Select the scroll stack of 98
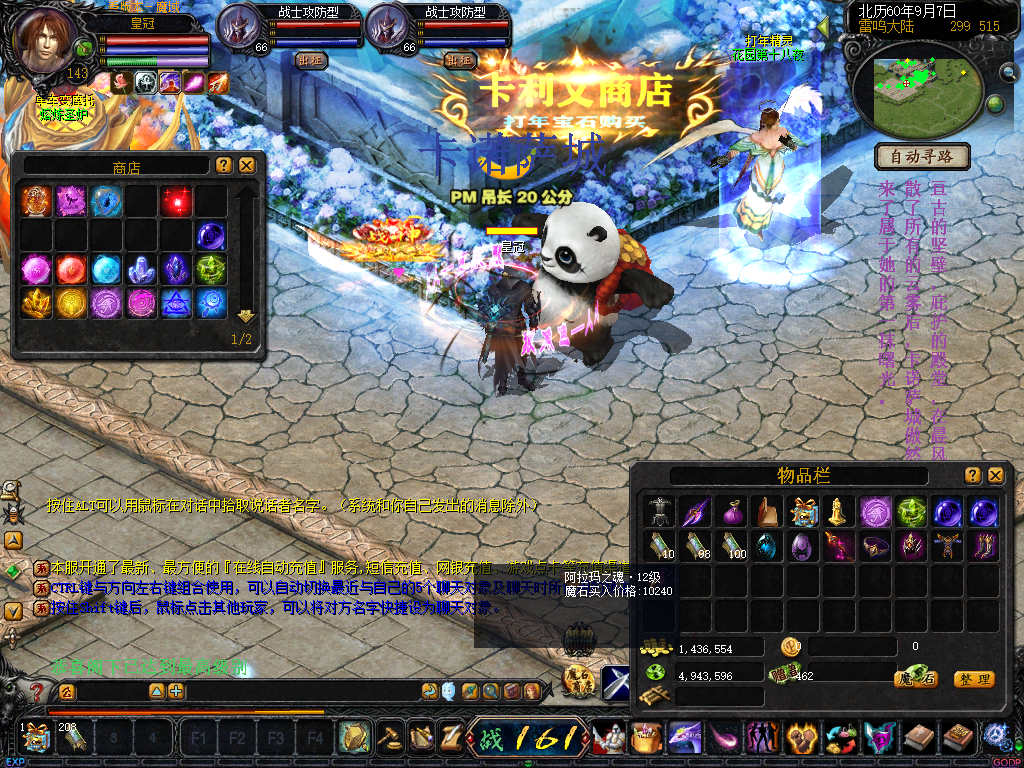The height and width of the screenshot is (768, 1024). (697, 546)
